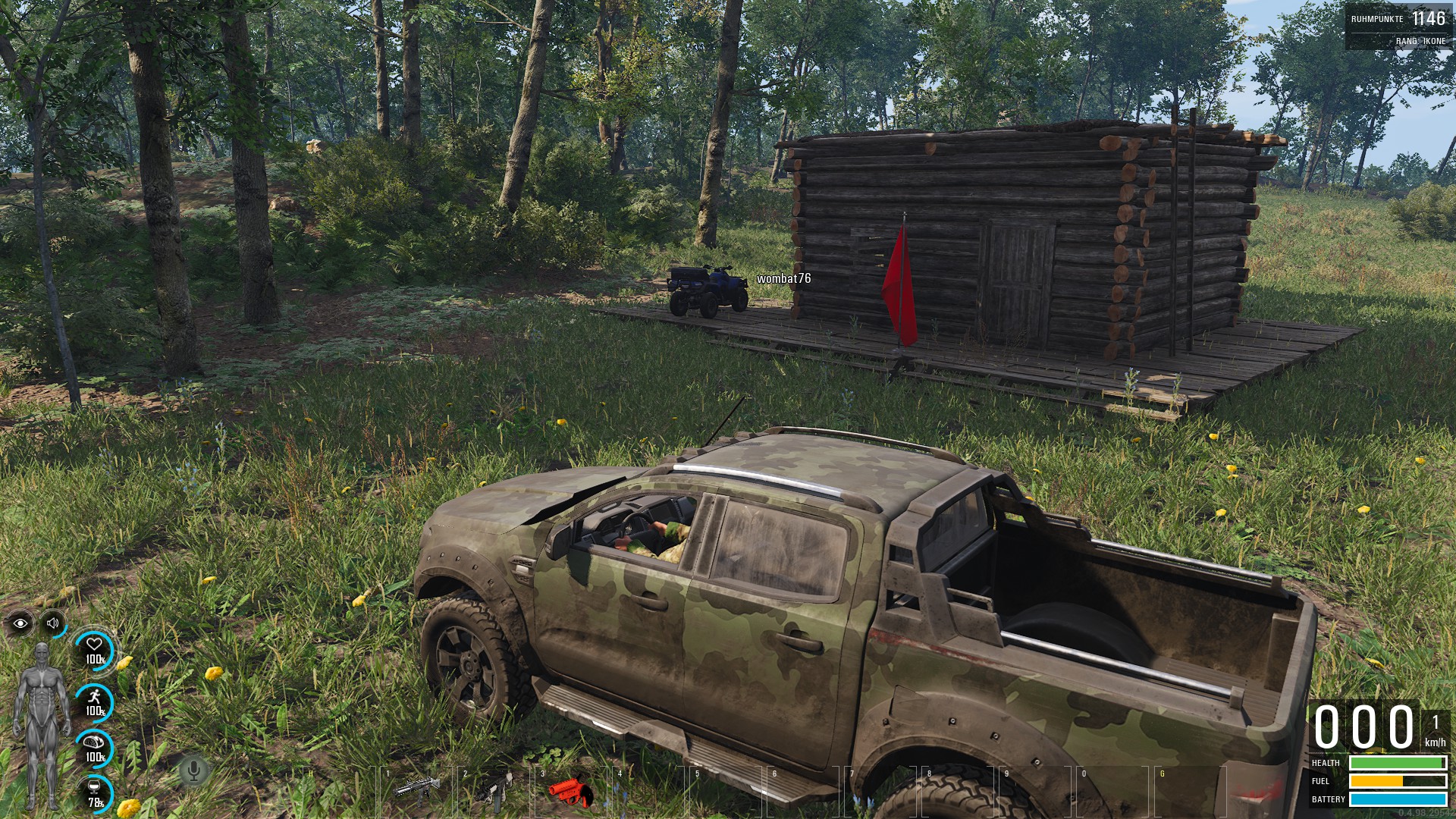This screenshot has height=819, width=1456.
Task: Open the body figure health overview
Action: (x=42, y=726)
